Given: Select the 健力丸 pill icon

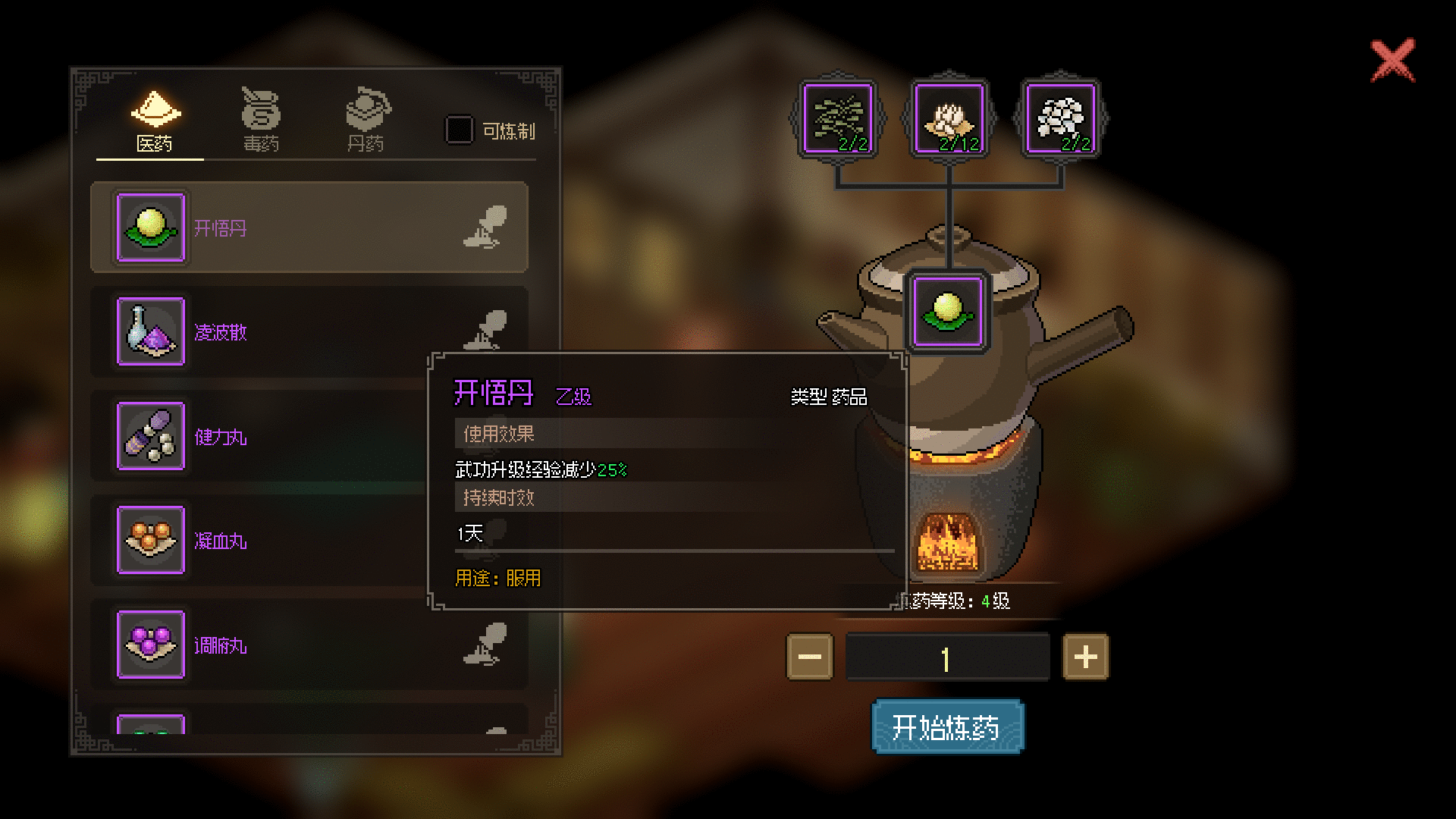Looking at the screenshot, I should [x=149, y=437].
